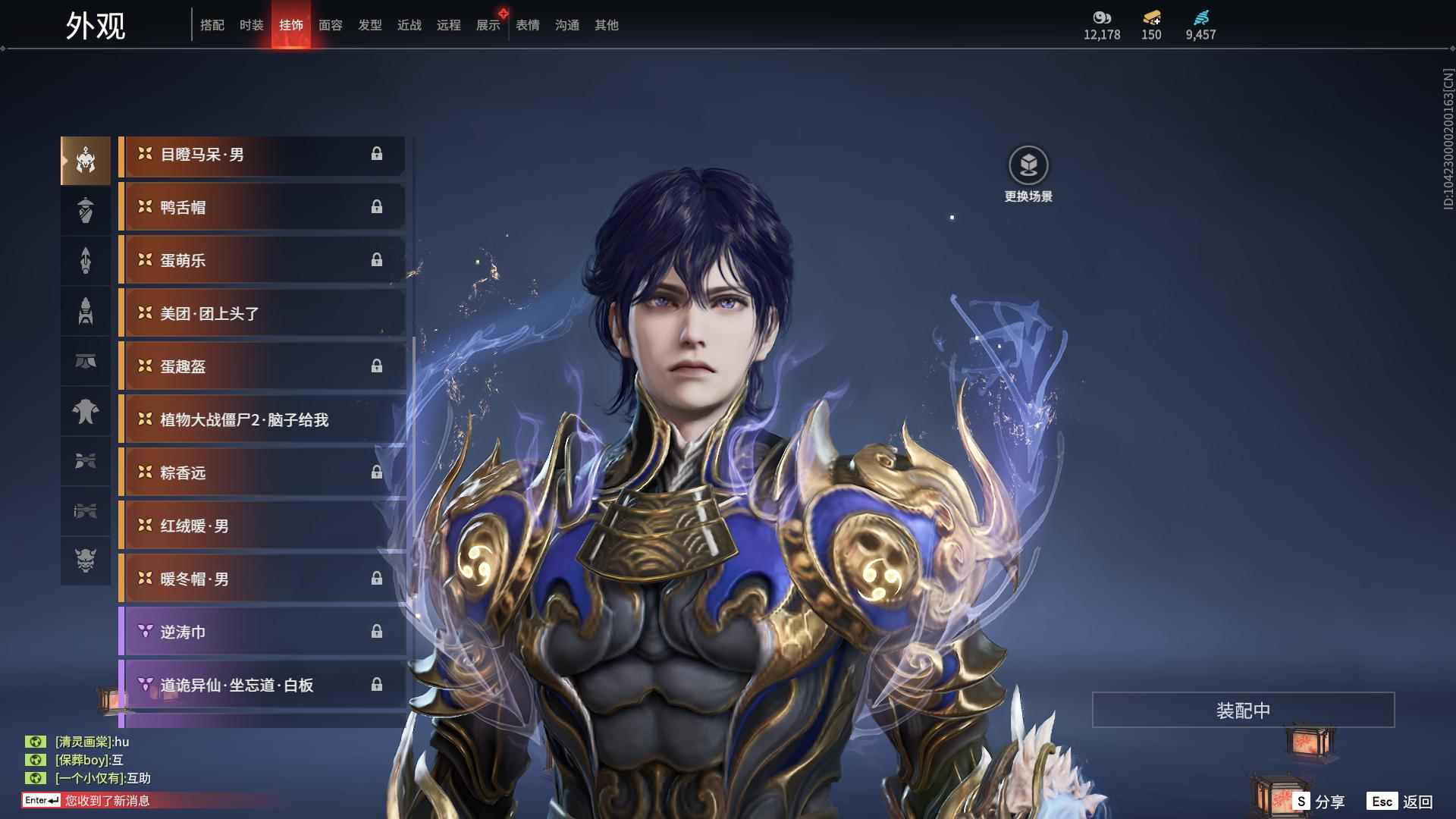Open the 分享 share option
This screenshot has height=819, width=1456.
pos(1319,802)
